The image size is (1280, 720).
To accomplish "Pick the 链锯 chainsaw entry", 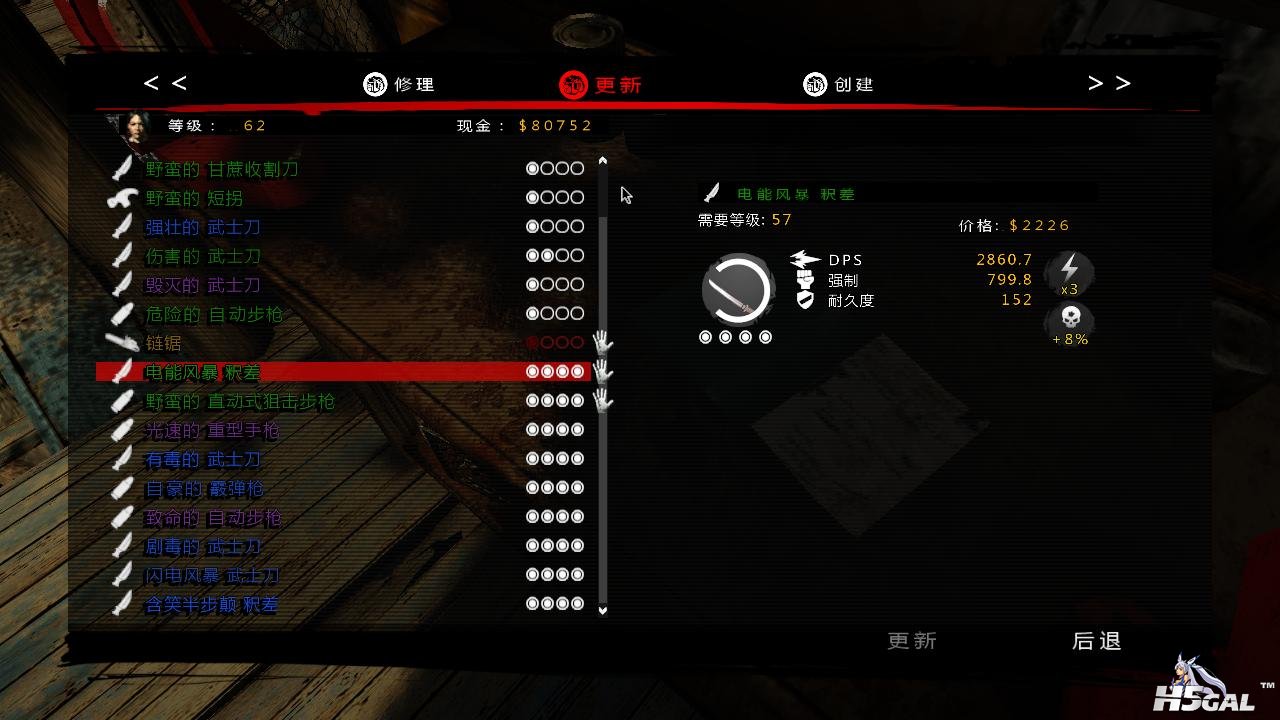I will click(163, 343).
